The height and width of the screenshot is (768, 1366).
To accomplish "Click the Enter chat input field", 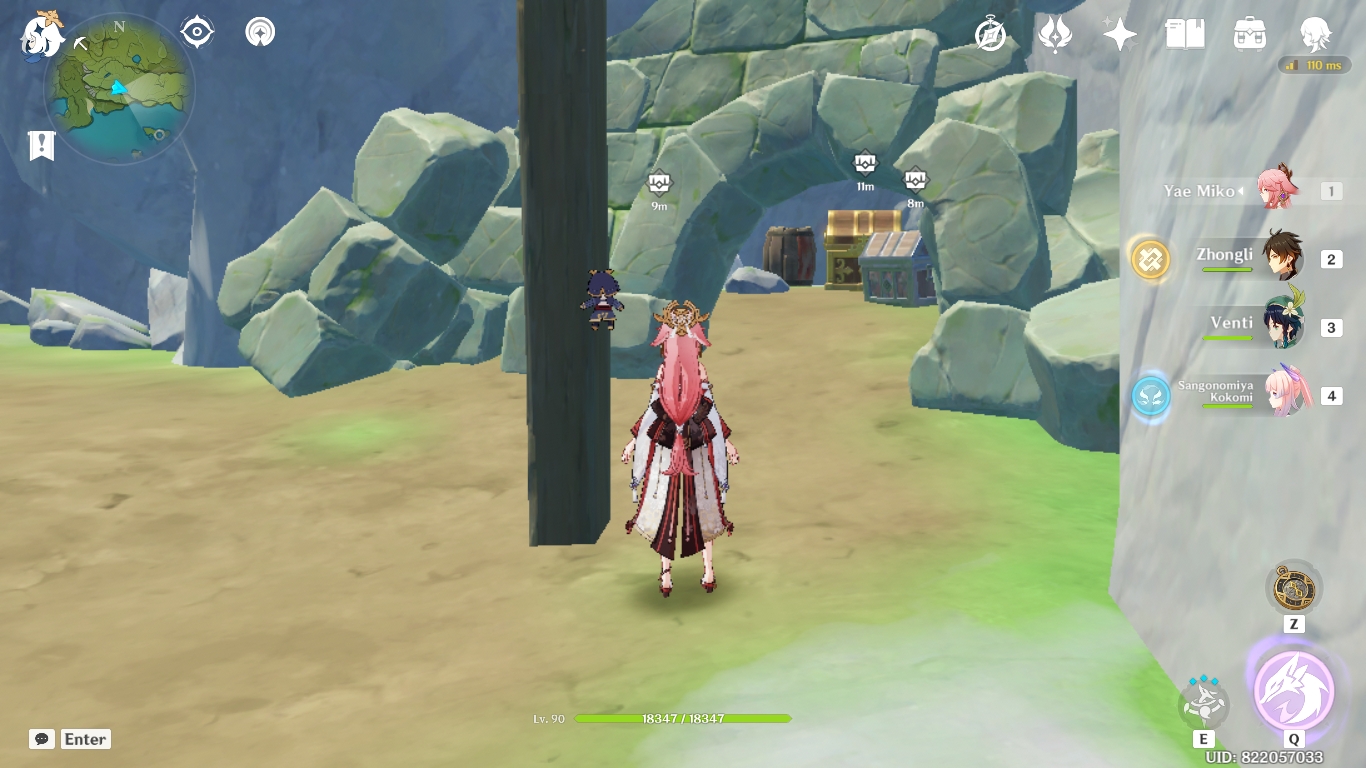I will pyautogui.click(x=84, y=739).
